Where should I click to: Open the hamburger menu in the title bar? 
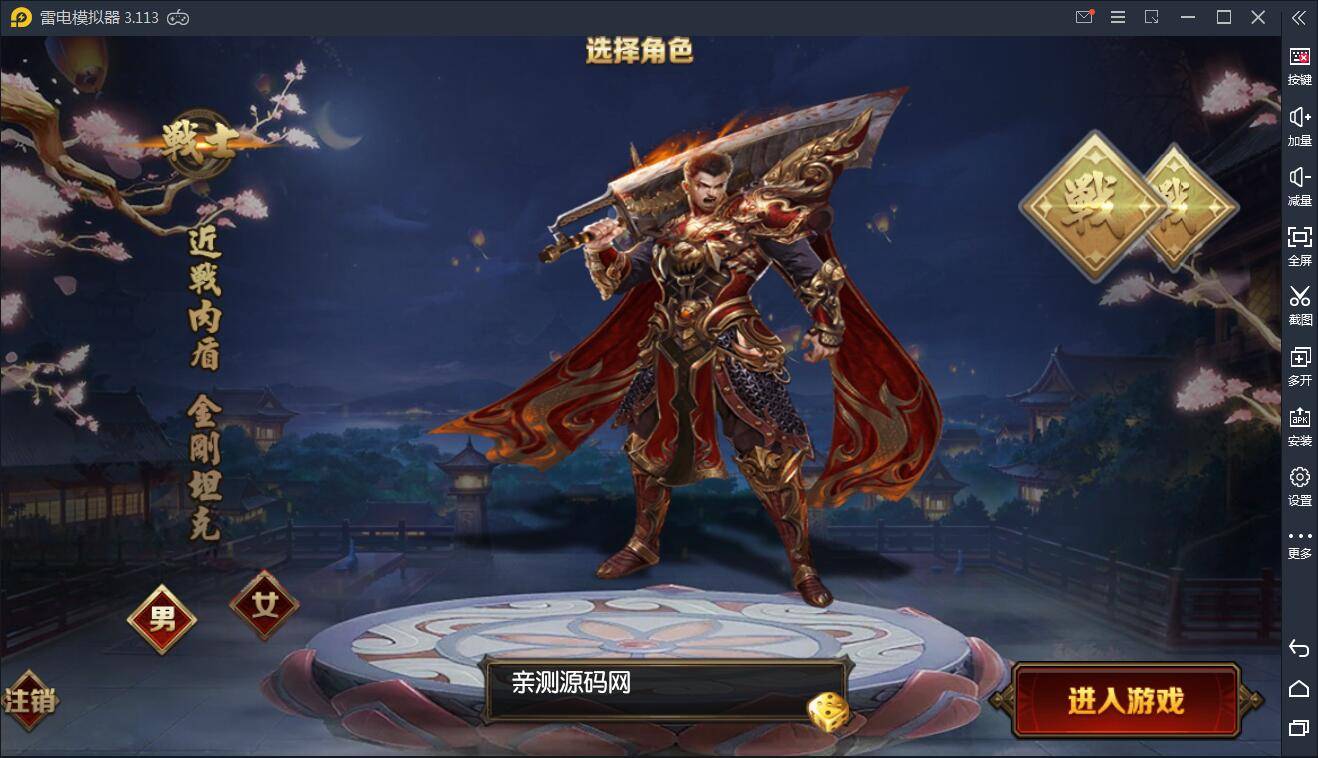(1117, 17)
